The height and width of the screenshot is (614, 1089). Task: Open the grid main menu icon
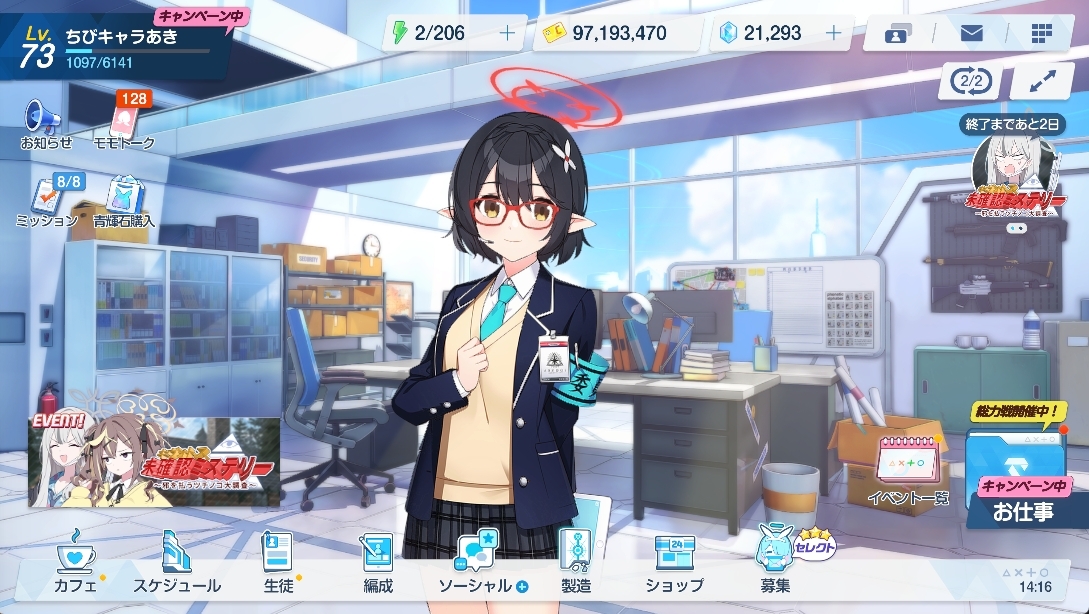pos(1041,33)
